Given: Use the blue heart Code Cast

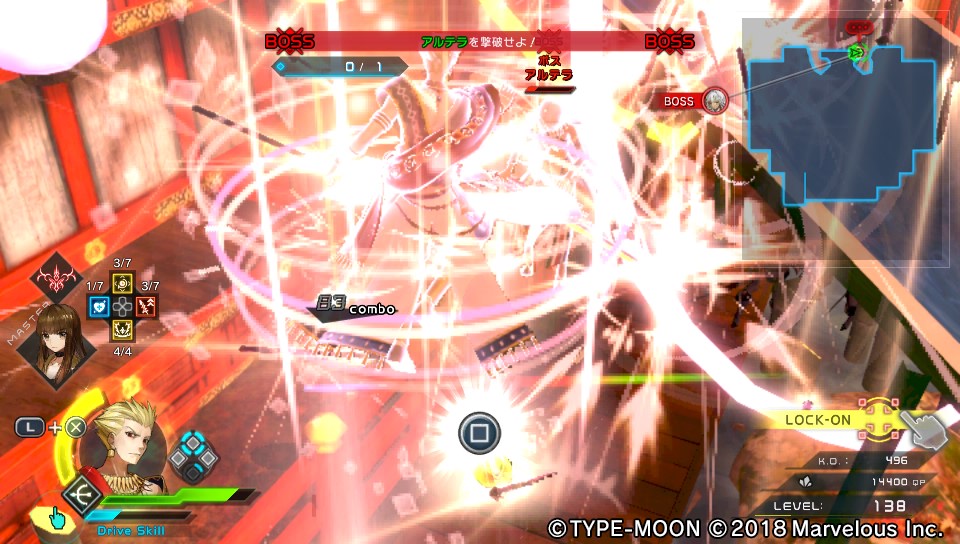Looking at the screenshot, I should 98,307.
